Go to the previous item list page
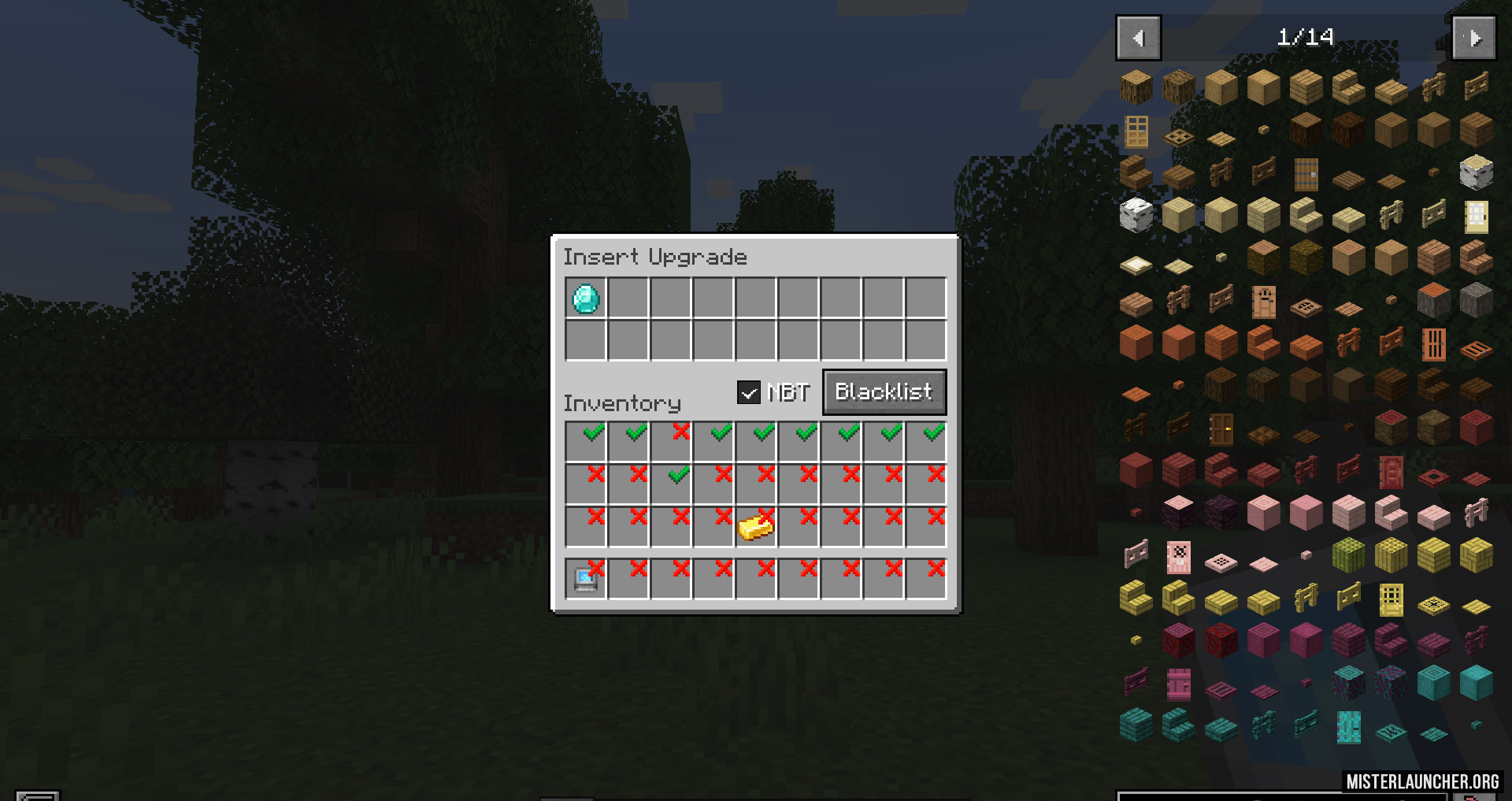The image size is (1512, 801). click(1138, 38)
